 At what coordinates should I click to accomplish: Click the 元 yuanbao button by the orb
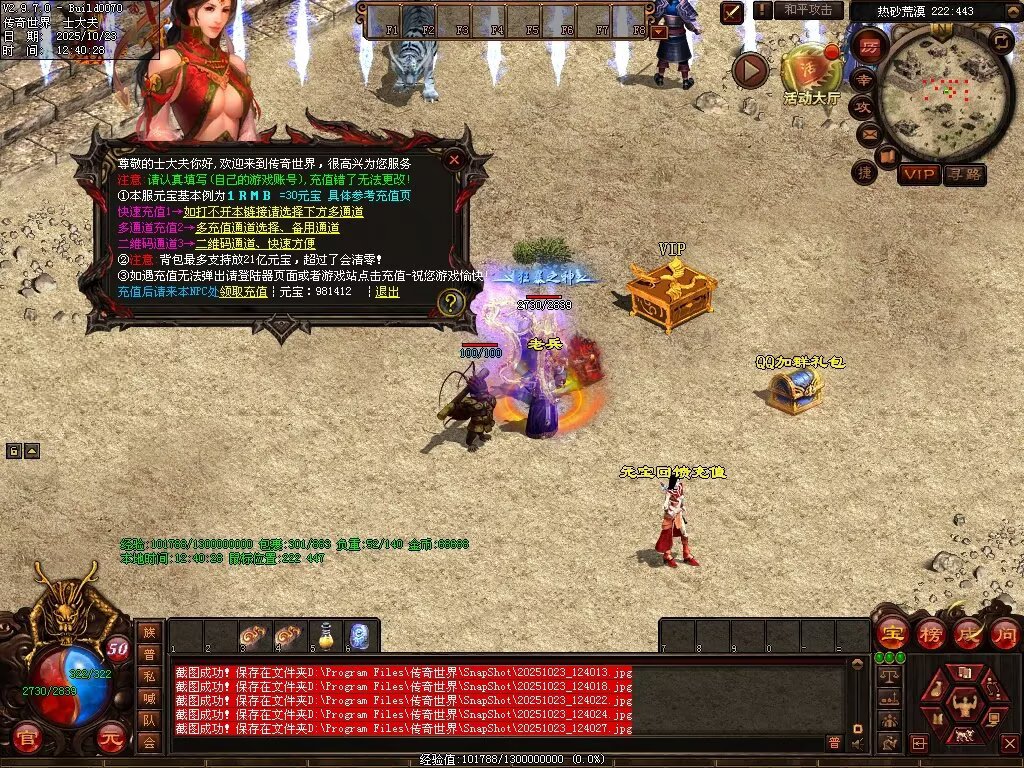[x=112, y=739]
